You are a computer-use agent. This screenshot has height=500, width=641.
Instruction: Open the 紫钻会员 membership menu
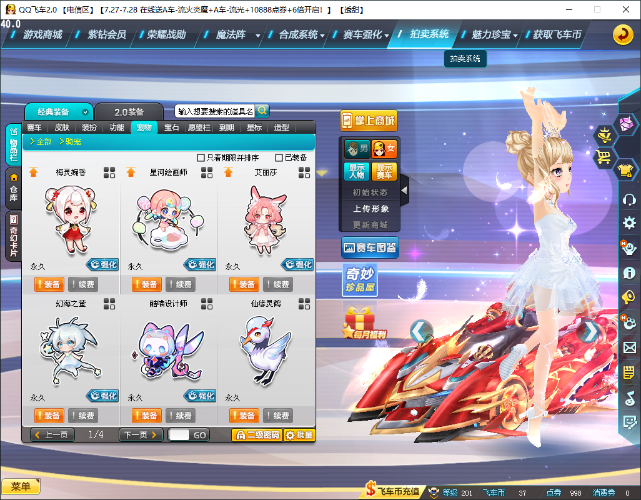(x=109, y=34)
